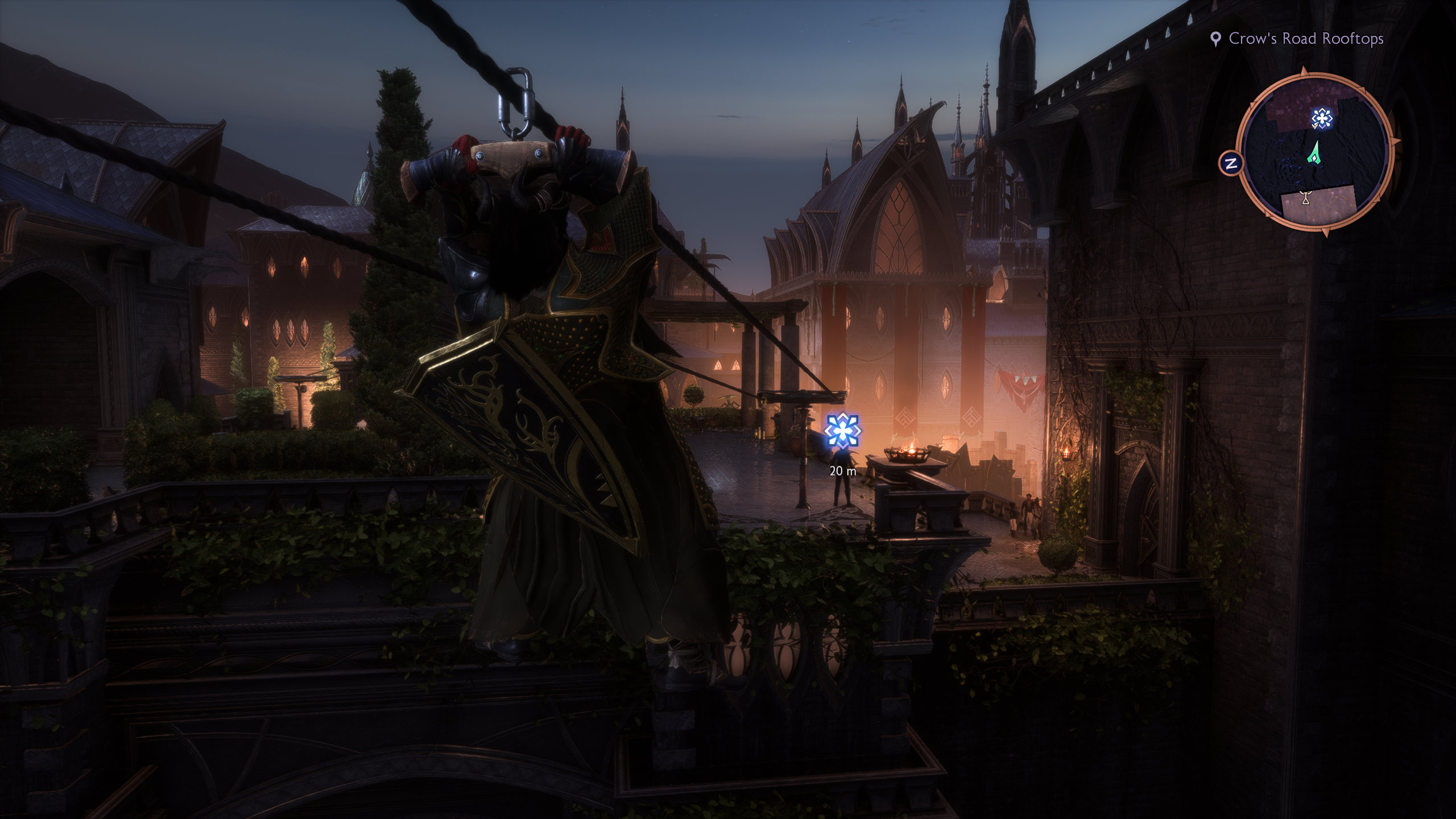Click the north compass indicator on the minimap

pos(1231,164)
